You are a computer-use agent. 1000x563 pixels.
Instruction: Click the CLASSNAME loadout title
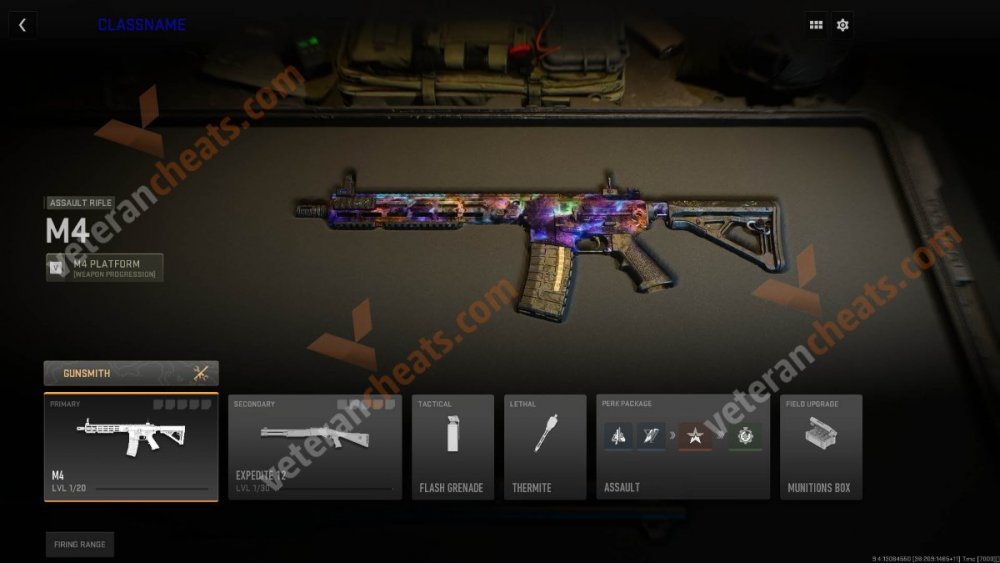(x=141, y=25)
